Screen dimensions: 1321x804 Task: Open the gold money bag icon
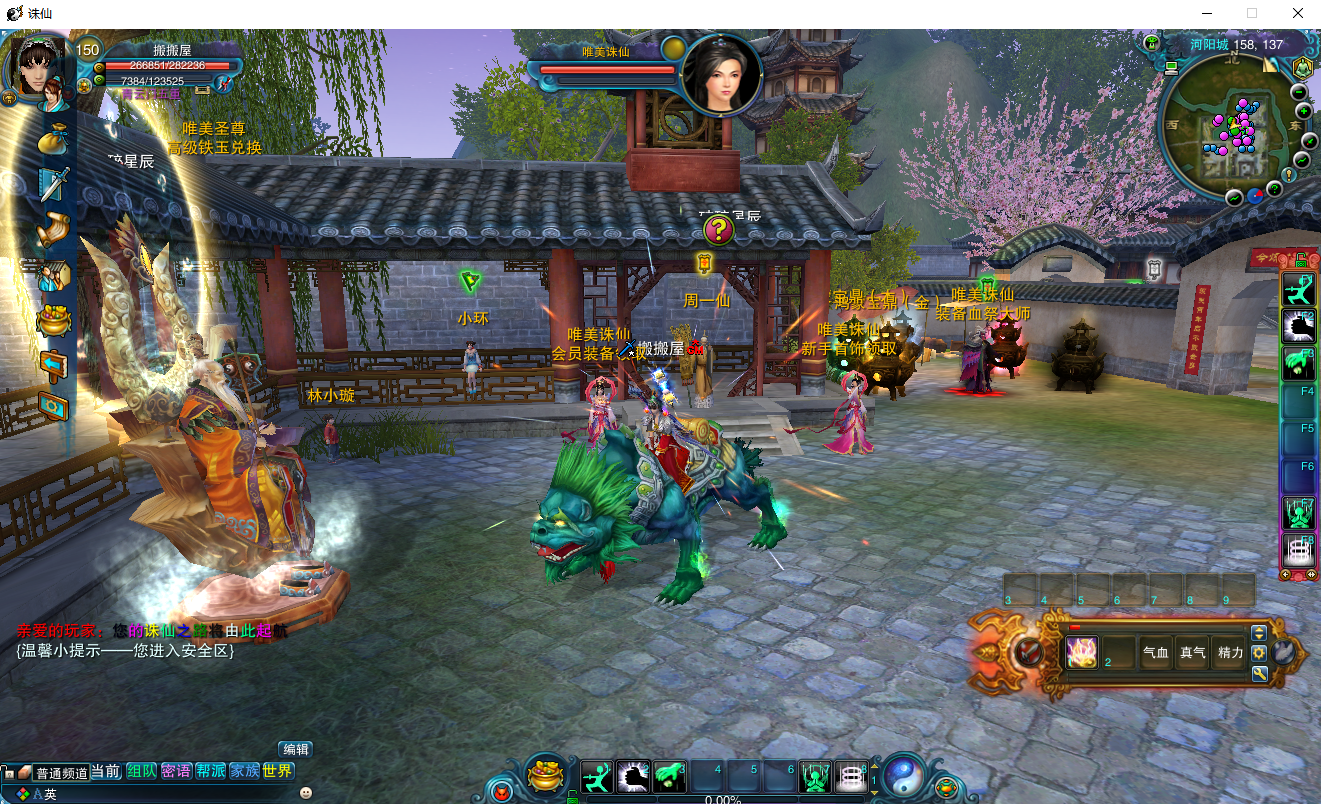pyautogui.click(x=55, y=140)
